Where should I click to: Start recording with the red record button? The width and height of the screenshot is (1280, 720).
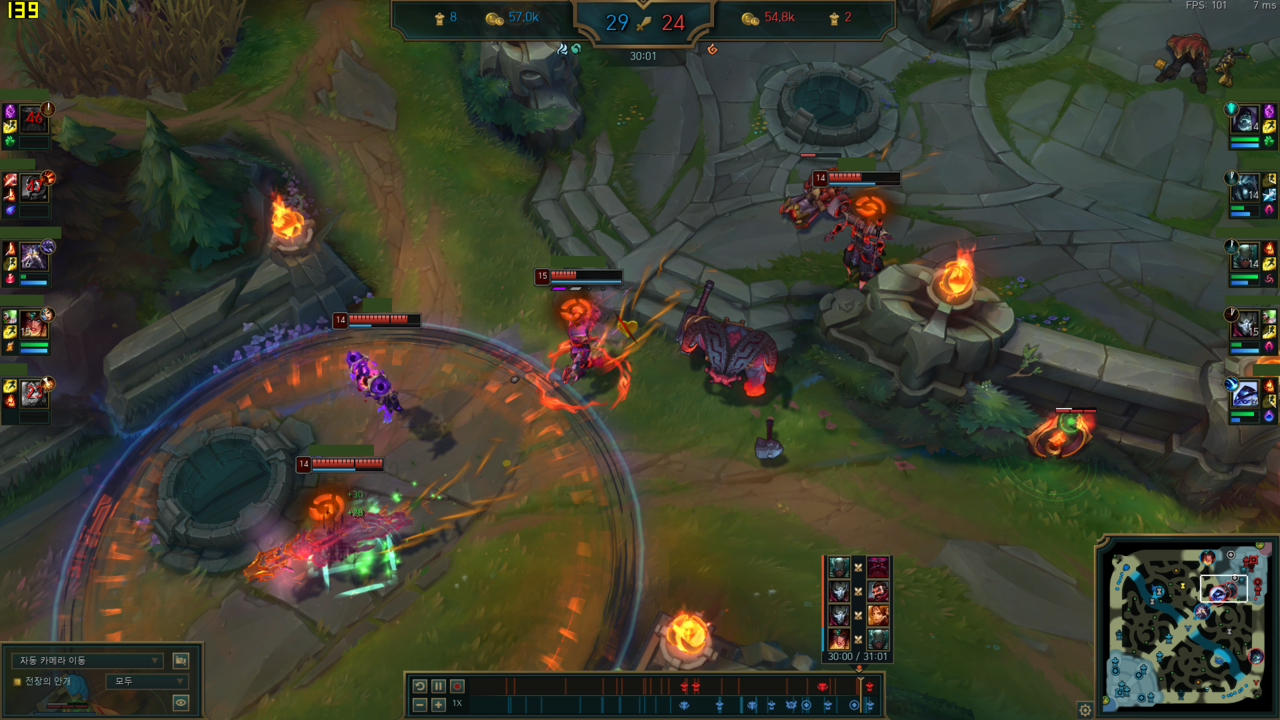point(457,686)
